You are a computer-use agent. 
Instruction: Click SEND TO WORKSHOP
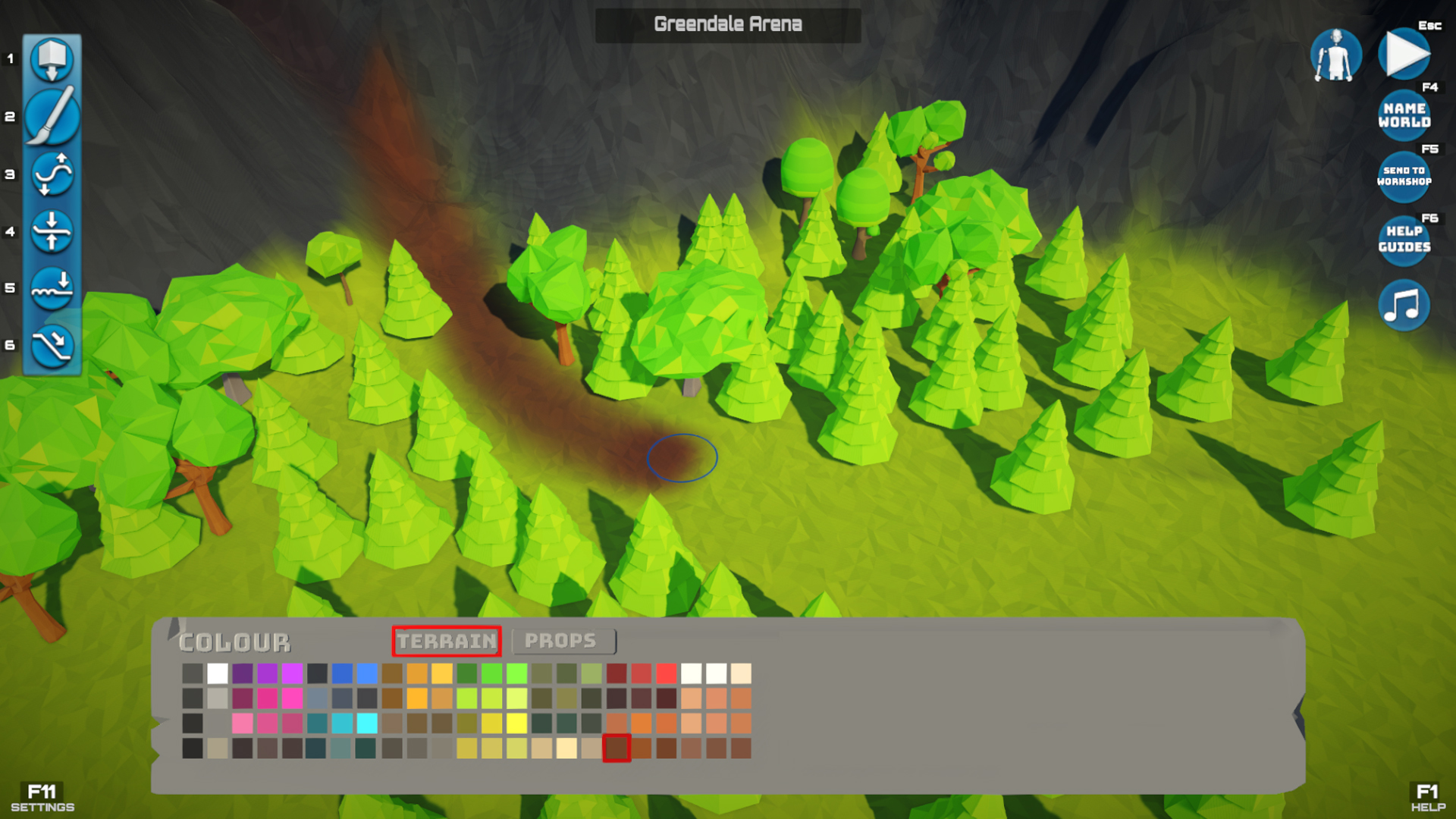[x=1404, y=176]
